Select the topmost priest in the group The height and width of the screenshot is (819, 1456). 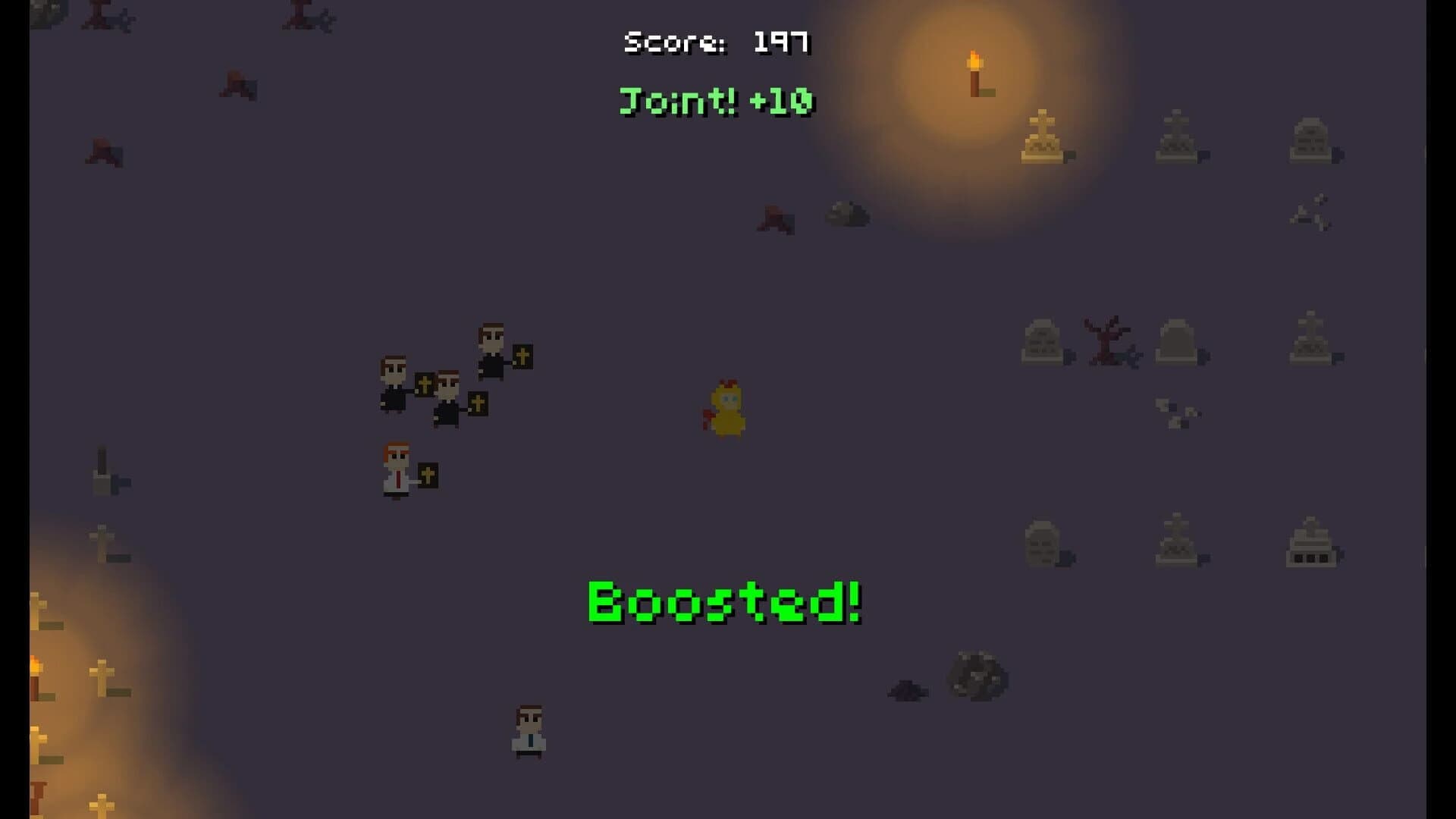489,349
